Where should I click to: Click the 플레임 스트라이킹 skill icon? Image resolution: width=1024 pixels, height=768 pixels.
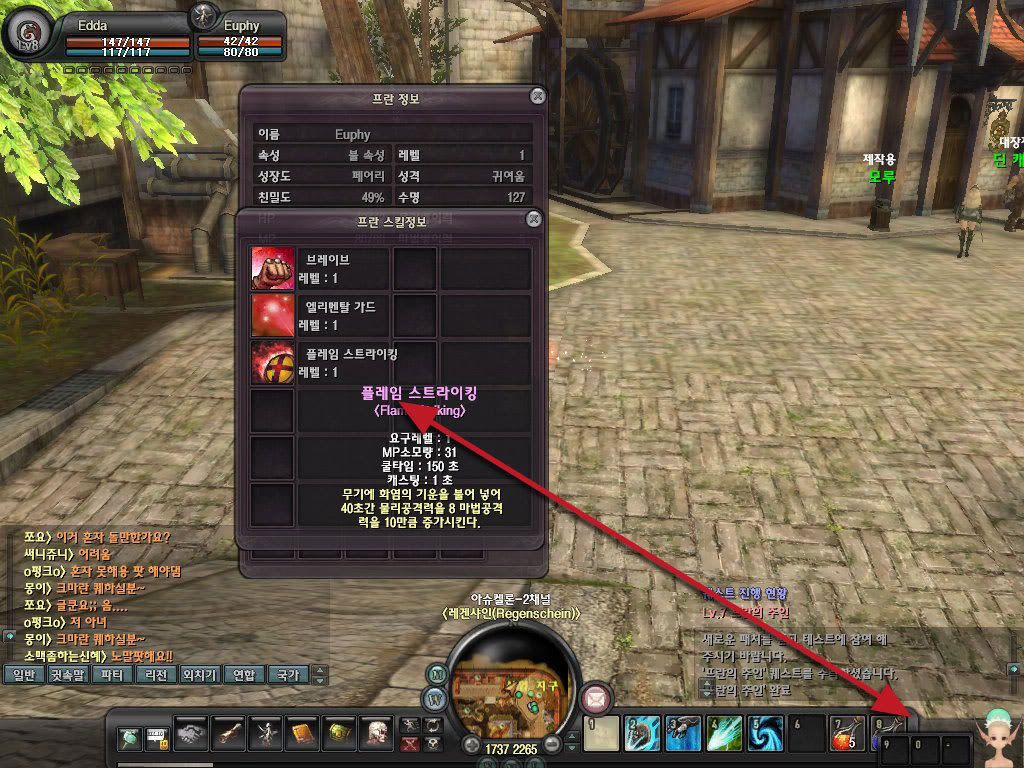[x=273, y=362]
